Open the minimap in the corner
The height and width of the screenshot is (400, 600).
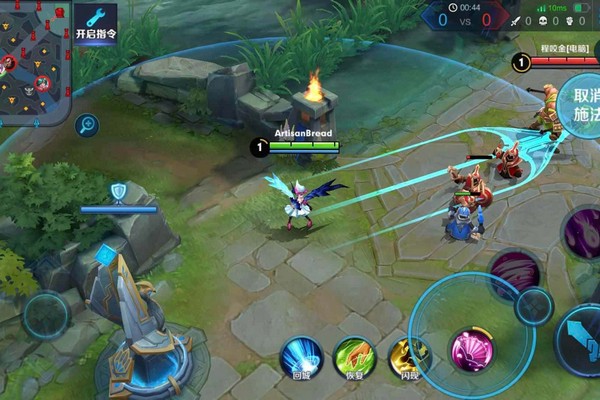click(x=34, y=60)
